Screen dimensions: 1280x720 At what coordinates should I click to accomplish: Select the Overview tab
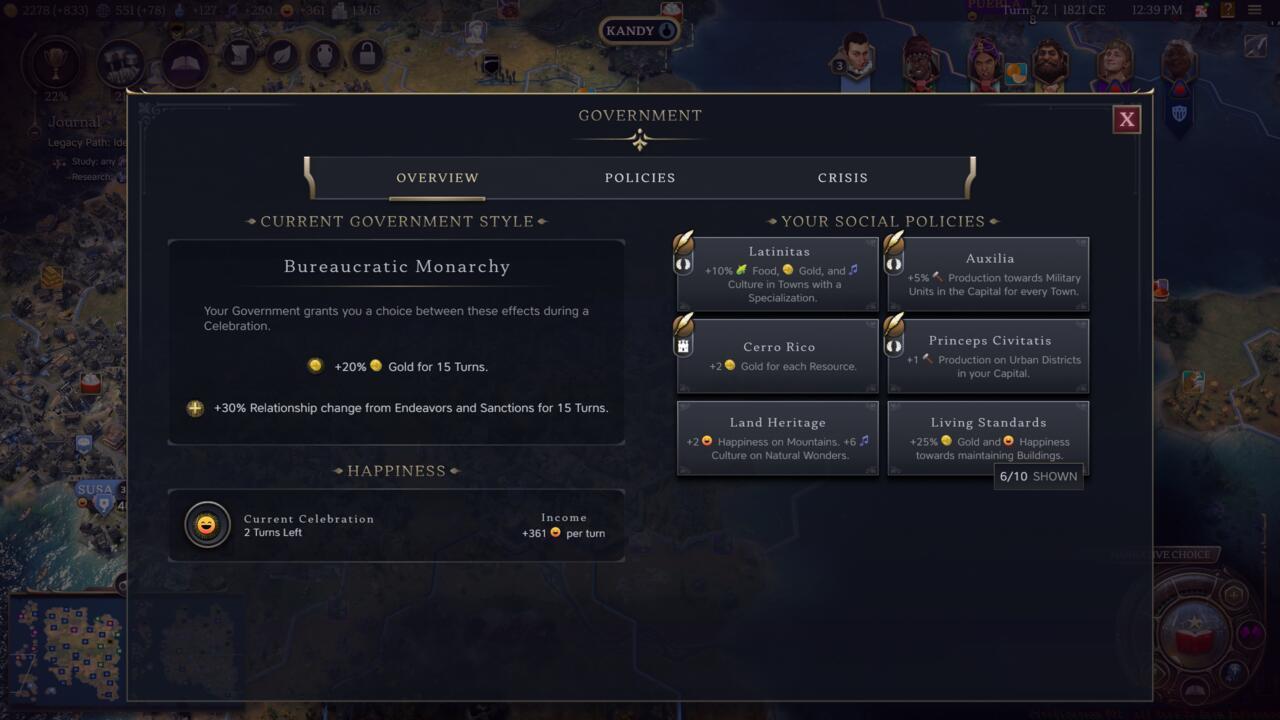437,178
